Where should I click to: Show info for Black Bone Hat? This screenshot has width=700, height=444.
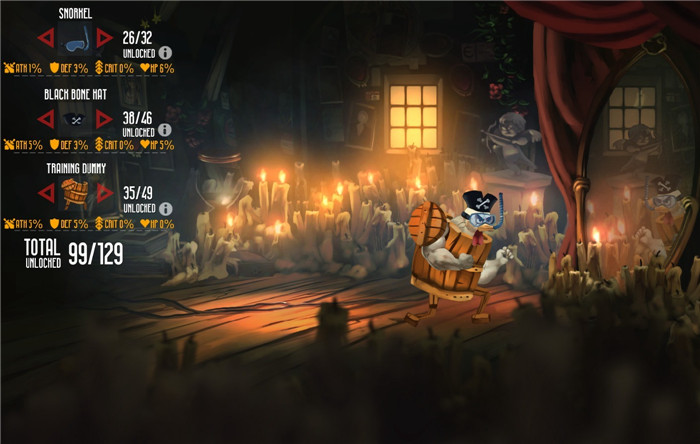pyautogui.click(x=165, y=130)
